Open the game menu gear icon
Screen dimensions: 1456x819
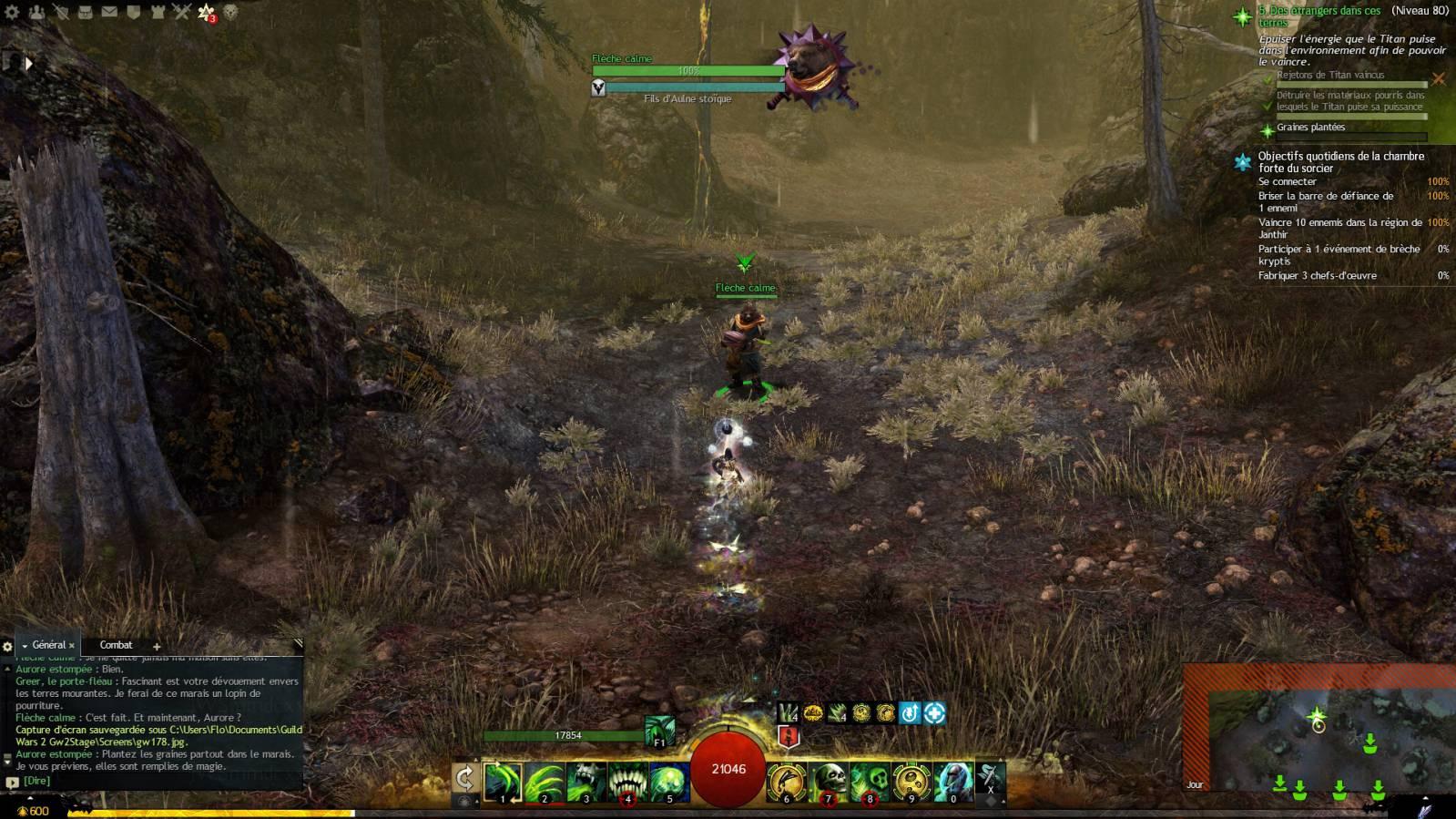pos(12,12)
